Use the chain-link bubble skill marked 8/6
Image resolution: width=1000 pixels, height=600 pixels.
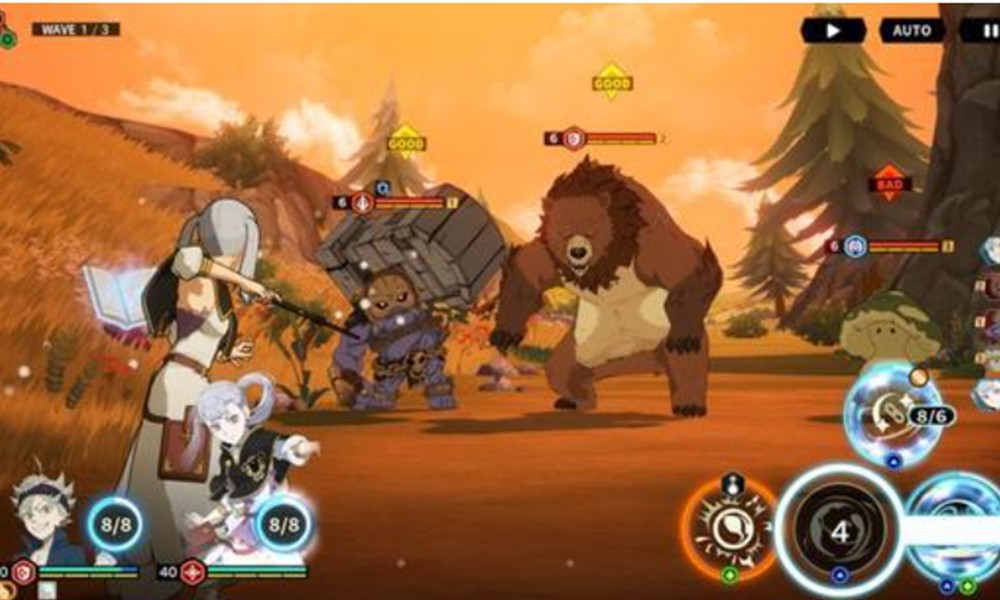click(x=893, y=413)
